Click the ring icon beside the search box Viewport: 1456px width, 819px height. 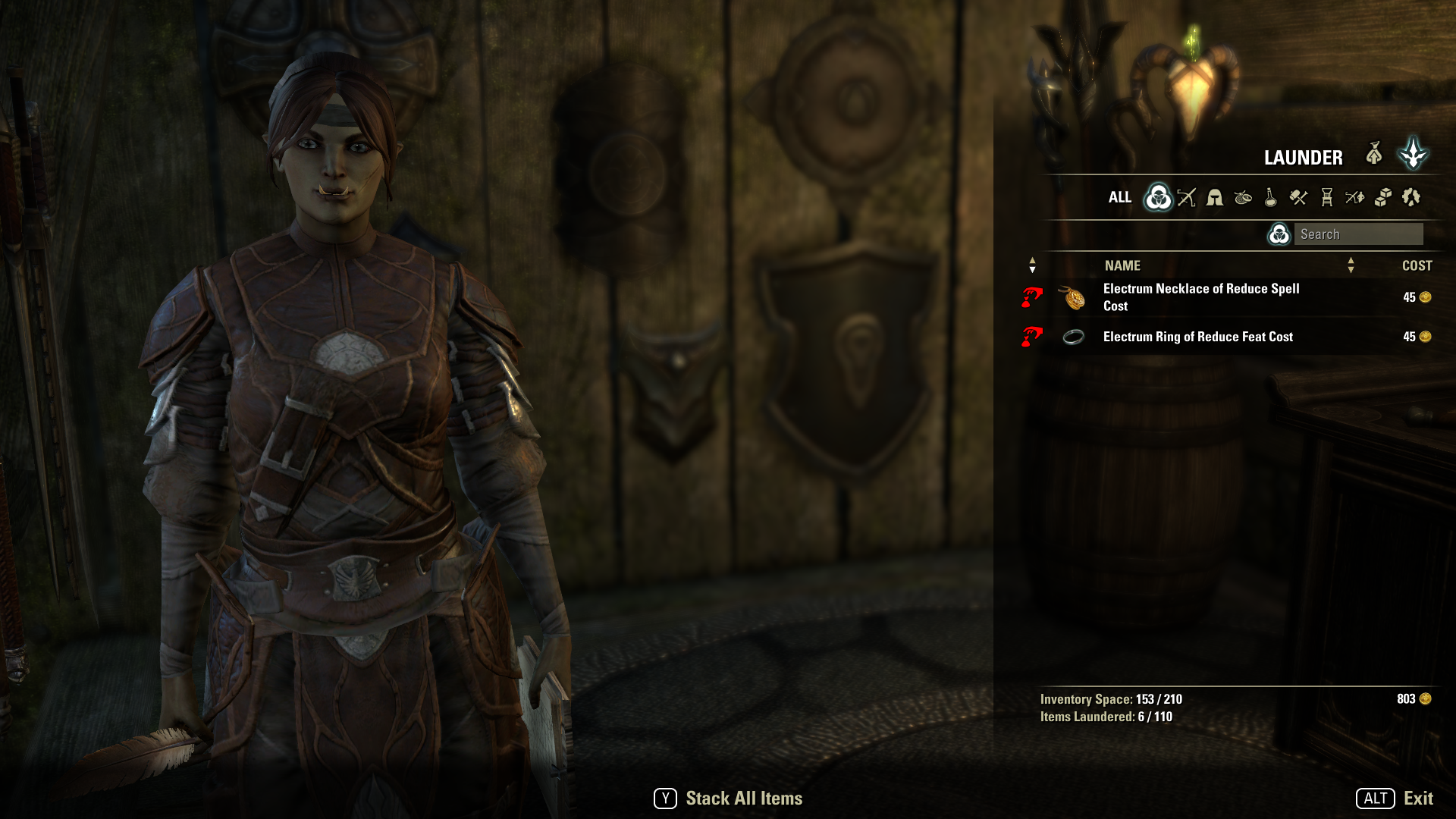click(1279, 234)
